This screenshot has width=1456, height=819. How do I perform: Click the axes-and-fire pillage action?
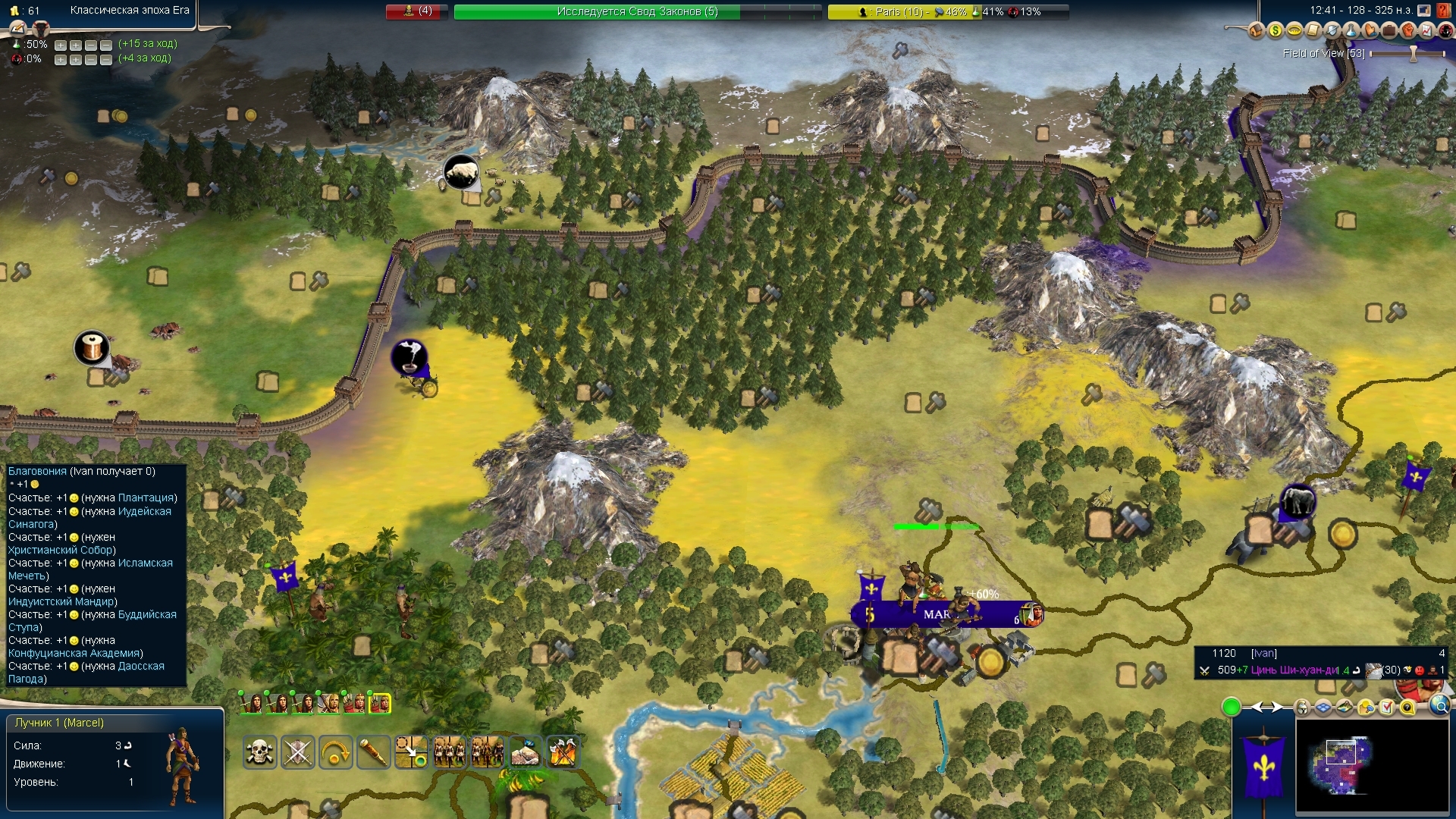click(x=563, y=752)
